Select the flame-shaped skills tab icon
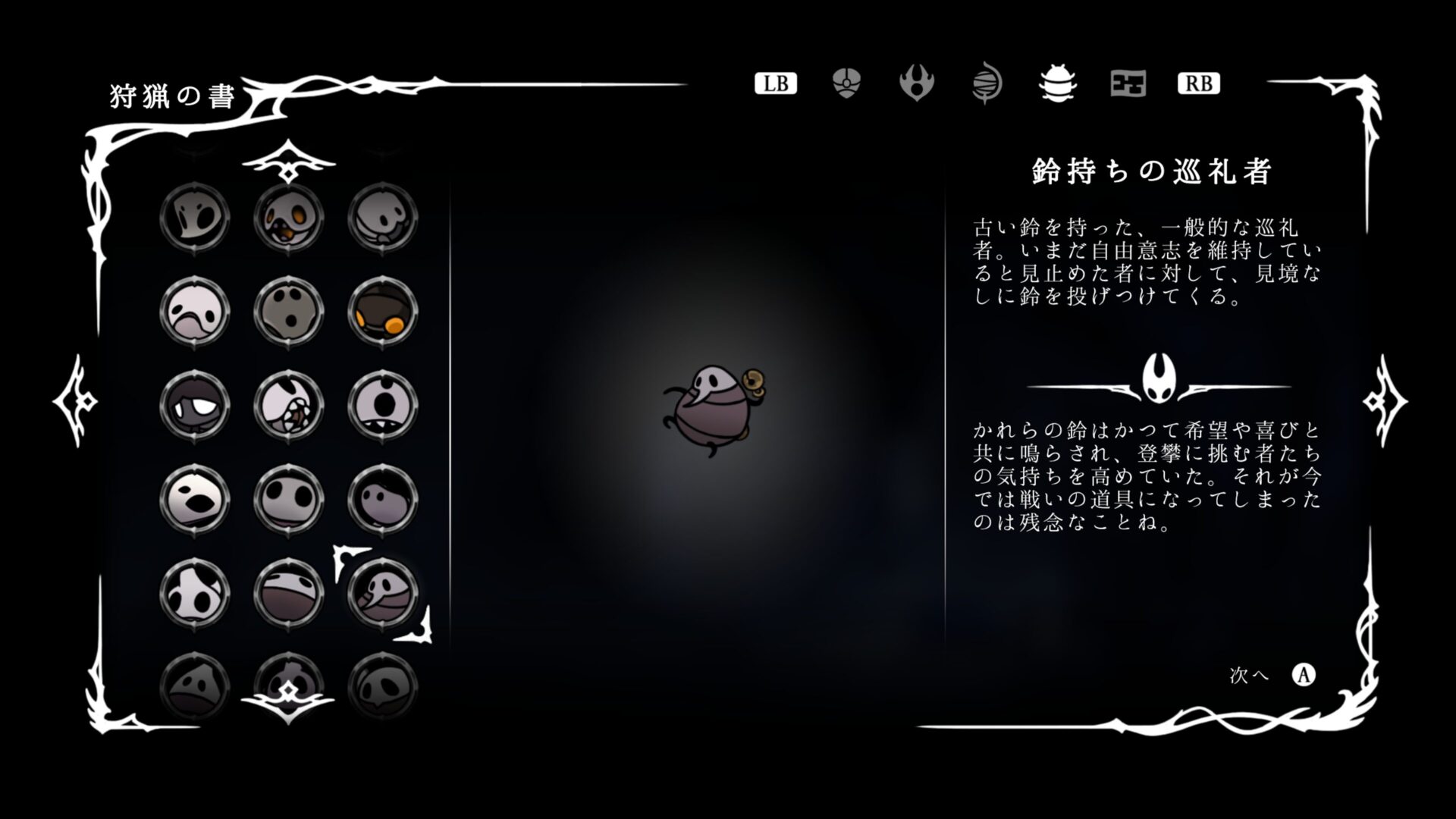The width and height of the screenshot is (1456, 819). [918, 83]
